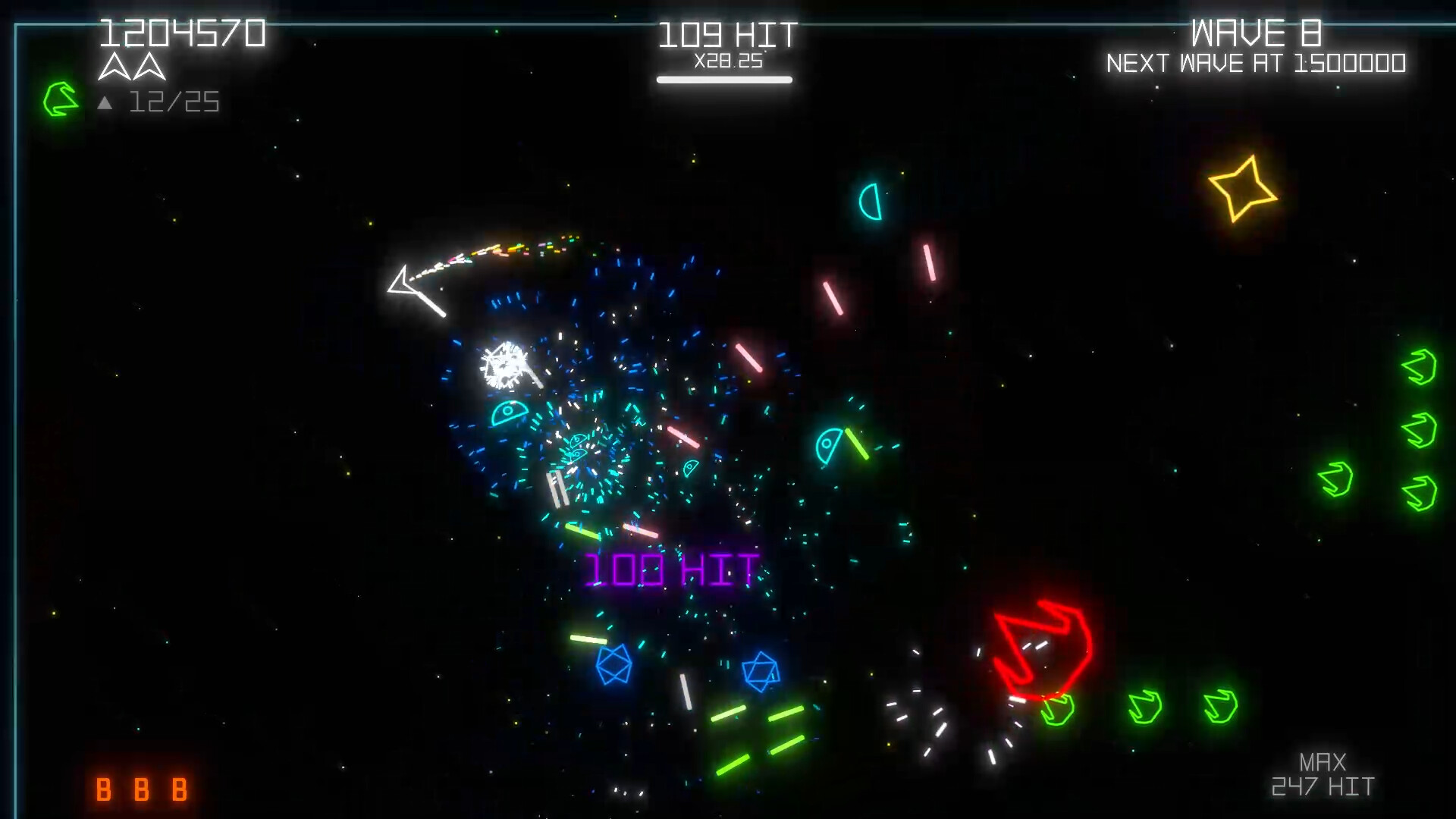Expand the WAVE 8 header
The width and height of the screenshot is (1456, 819).
click(x=1254, y=33)
